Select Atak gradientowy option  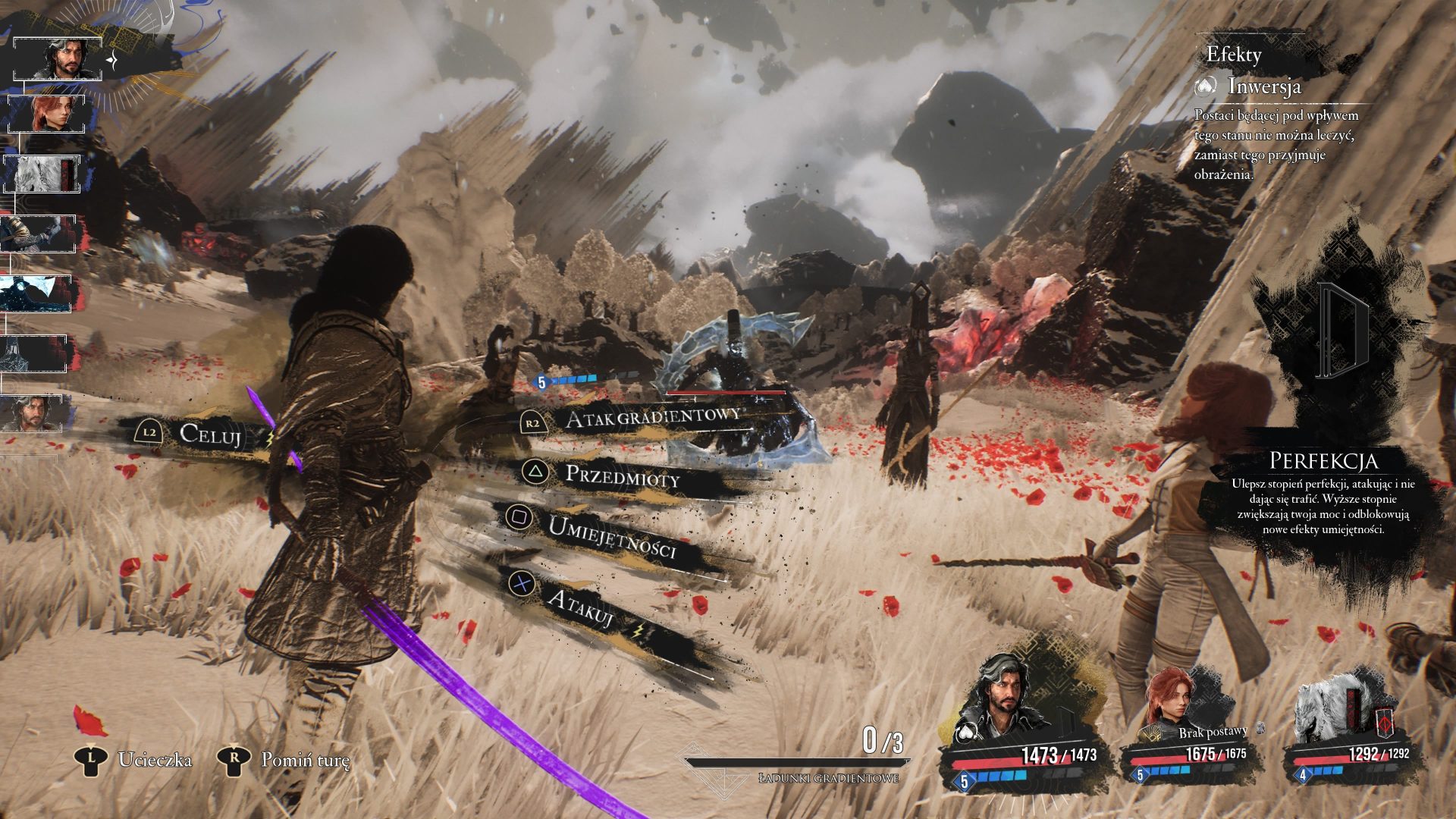652,416
